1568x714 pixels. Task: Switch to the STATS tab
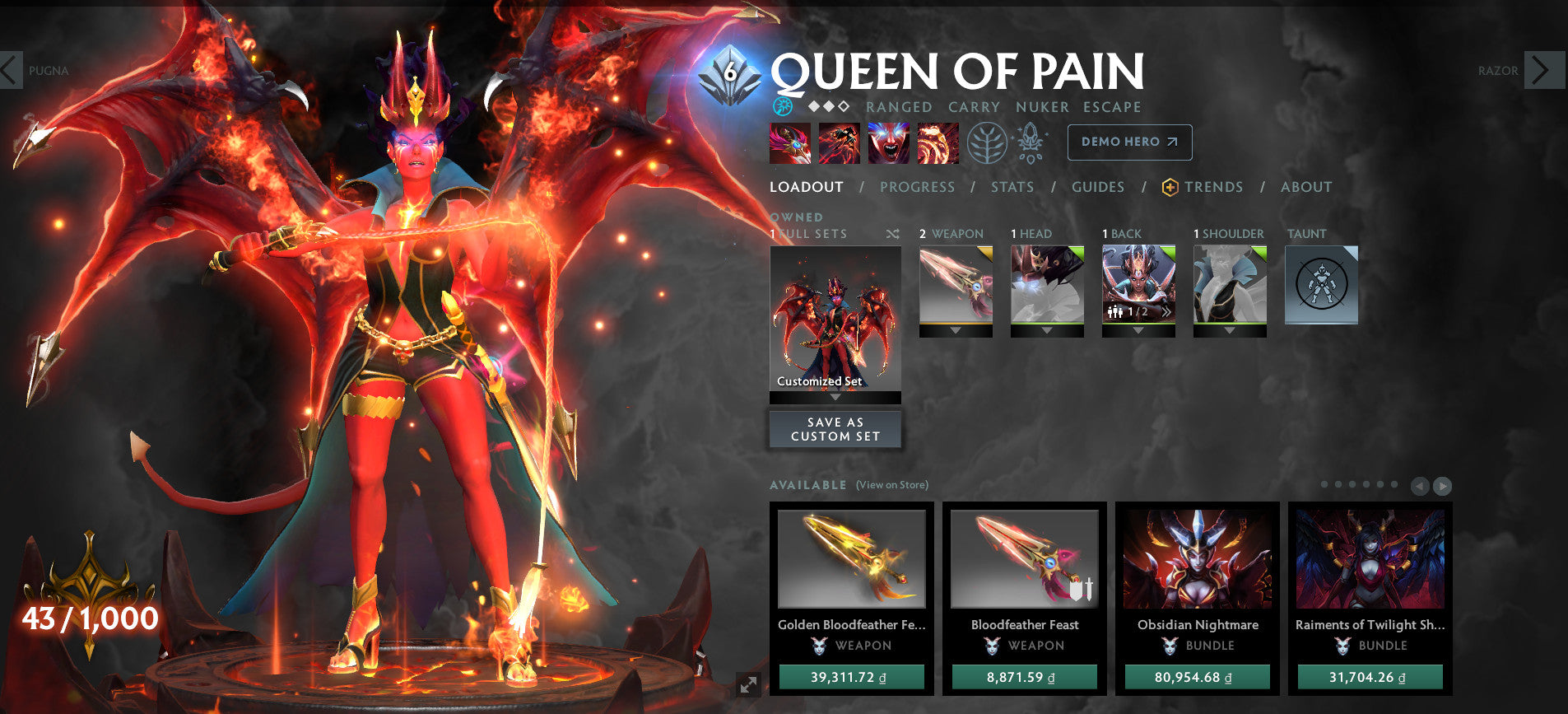(1012, 187)
